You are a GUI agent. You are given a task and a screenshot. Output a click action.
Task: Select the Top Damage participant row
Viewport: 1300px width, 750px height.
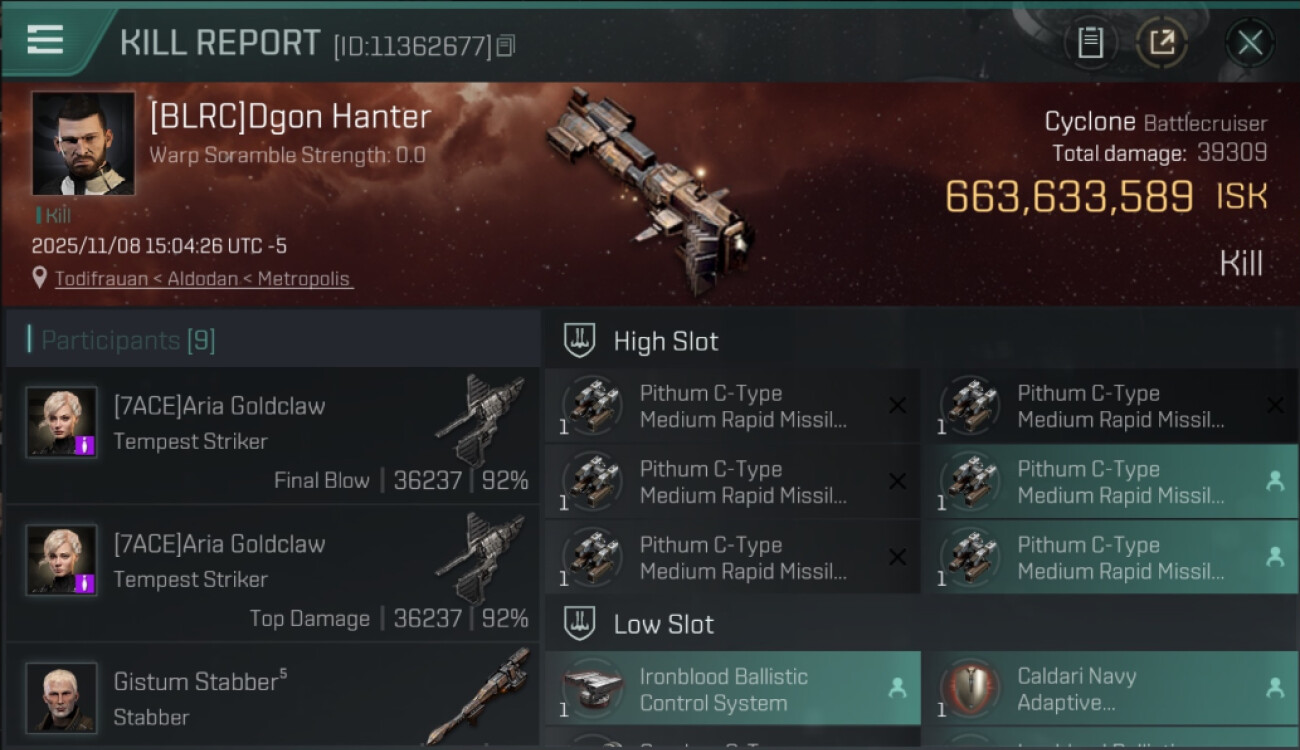[272, 575]
